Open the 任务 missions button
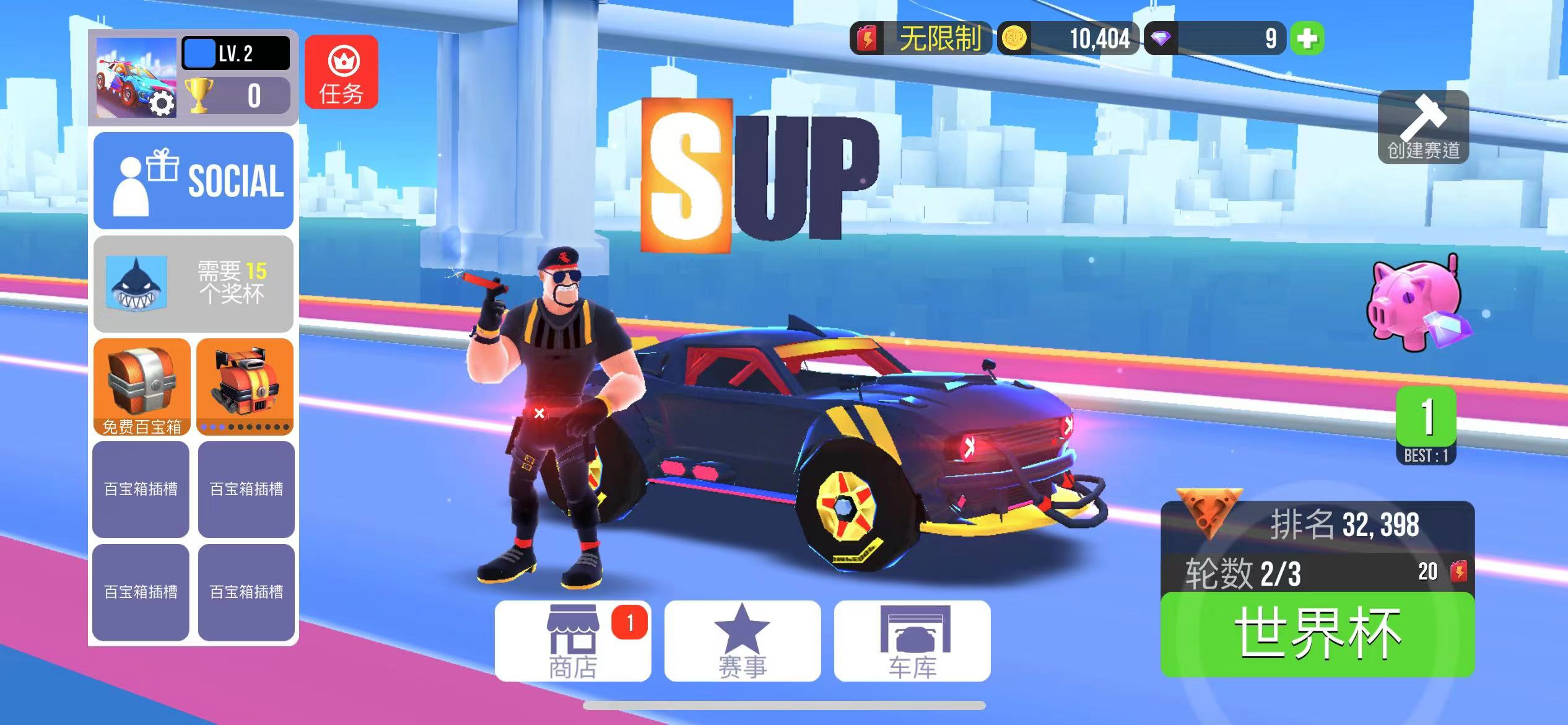1568x725 pixels. pyautogui.click(x=341, y=72)
